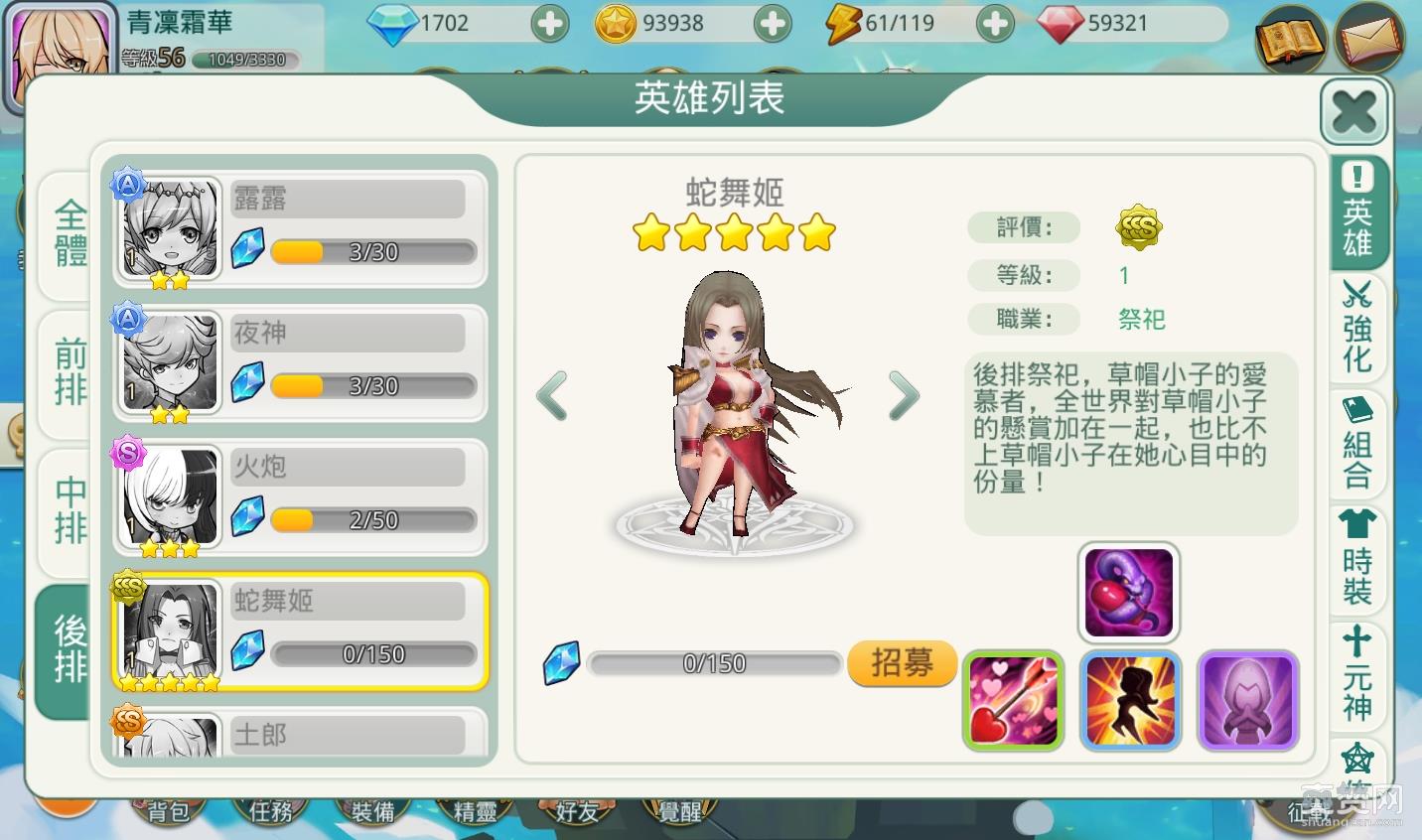Screen dimensions: 1422x840
Task: Open the 裝備 equipment menu
Action: coord(372,810)
